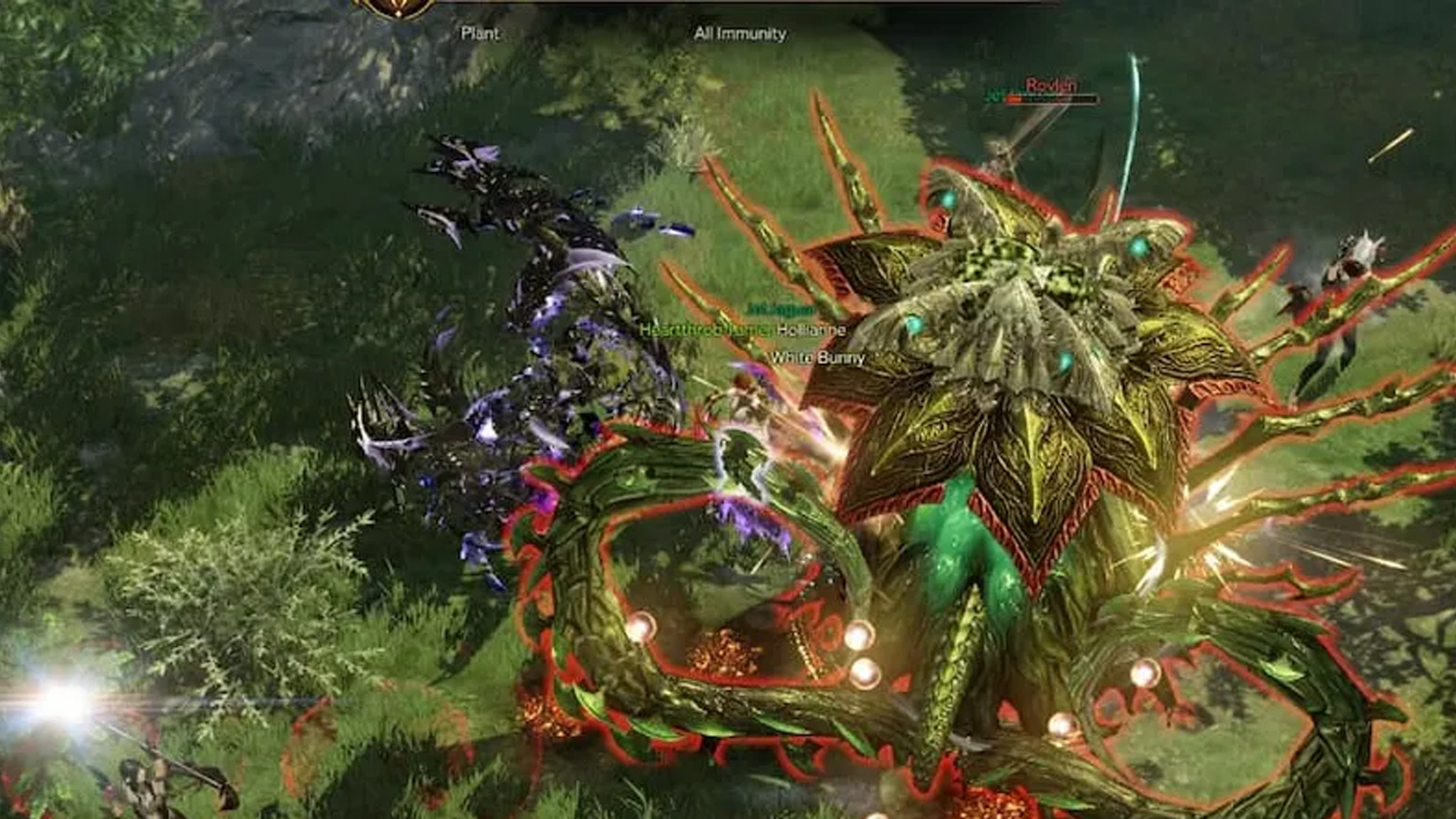Click the Heartthrob Jumei player name
Screen dimensions: 1456x819
(x=705, y=330)
